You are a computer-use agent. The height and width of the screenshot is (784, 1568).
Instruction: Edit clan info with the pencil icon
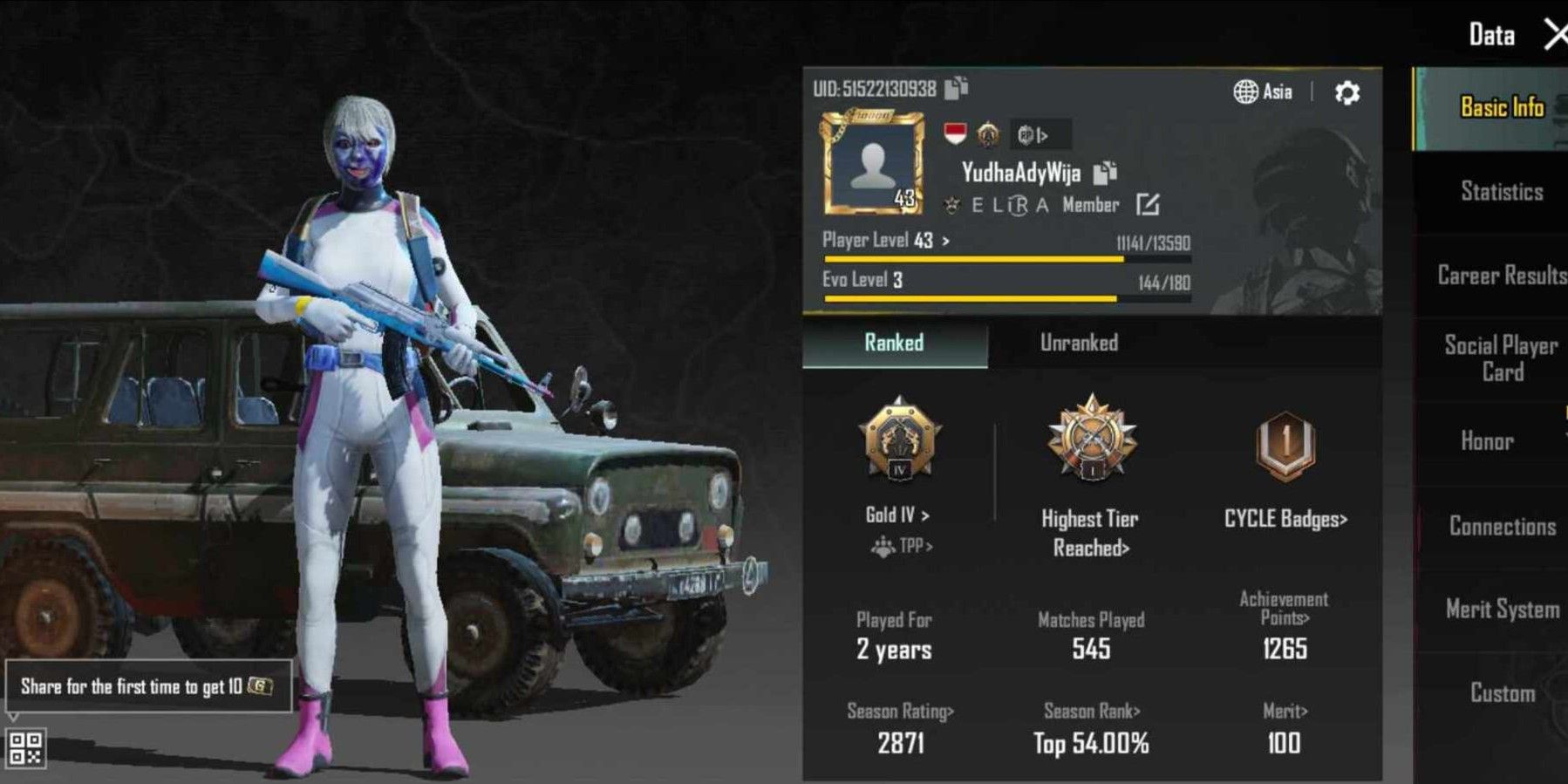1148,205
